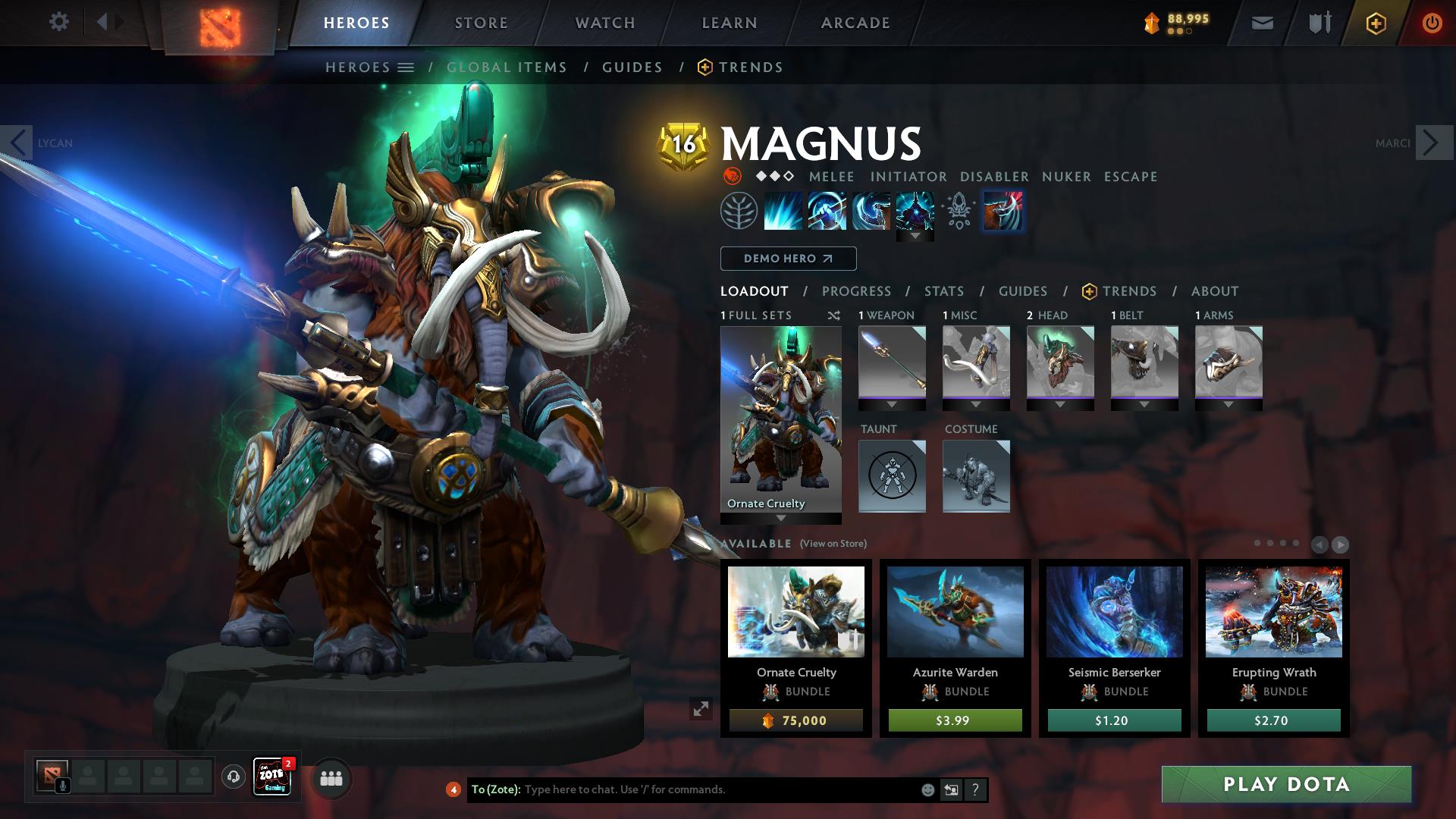Screen dimensions: 1456x819
Task: Open the emoticon picker in chat
Action: tap(927, 789)
